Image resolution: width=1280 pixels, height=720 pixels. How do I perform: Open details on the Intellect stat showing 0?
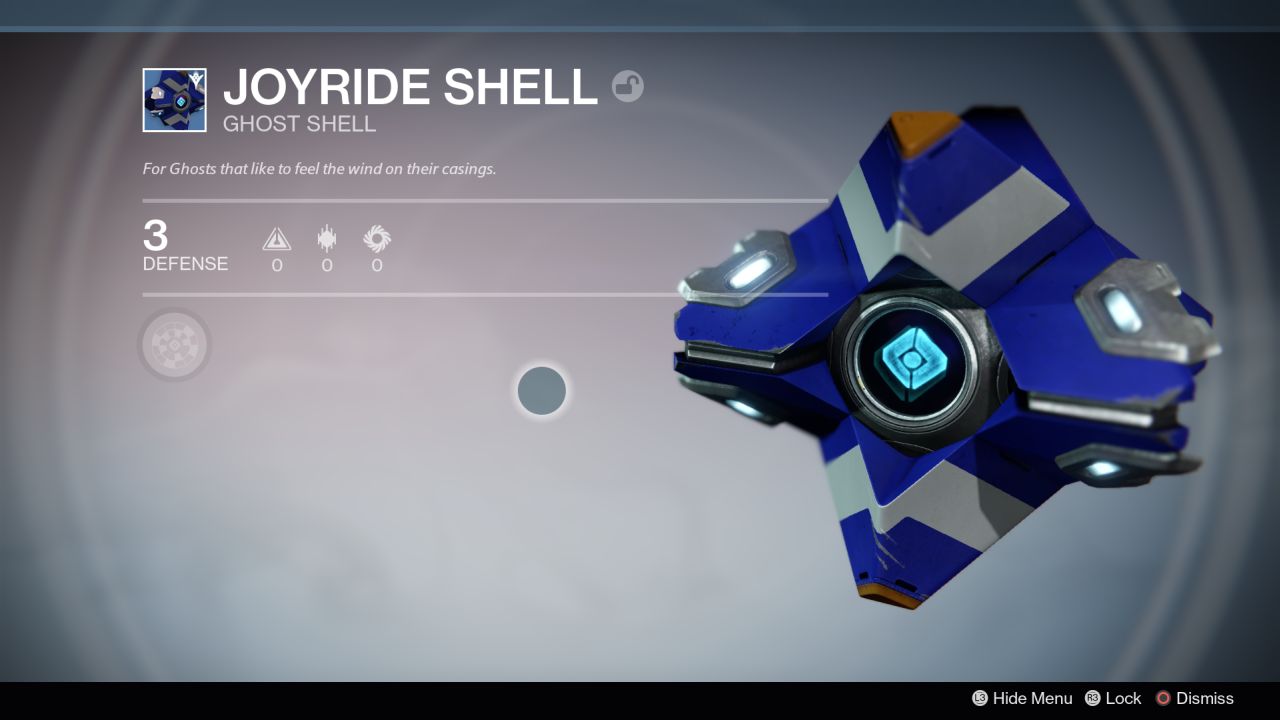(x=276, y=250)
